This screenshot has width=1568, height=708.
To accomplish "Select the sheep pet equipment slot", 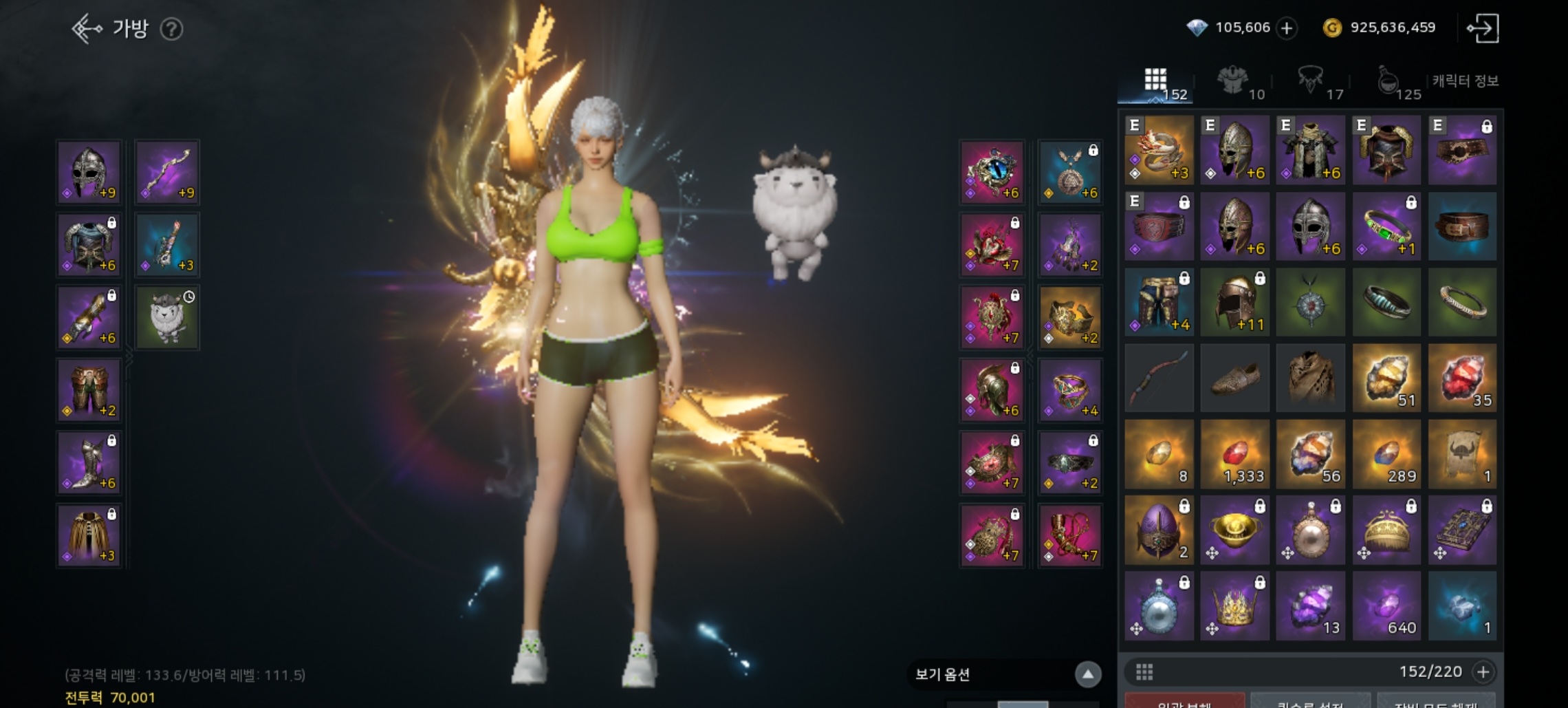I will tap(168, 317).
